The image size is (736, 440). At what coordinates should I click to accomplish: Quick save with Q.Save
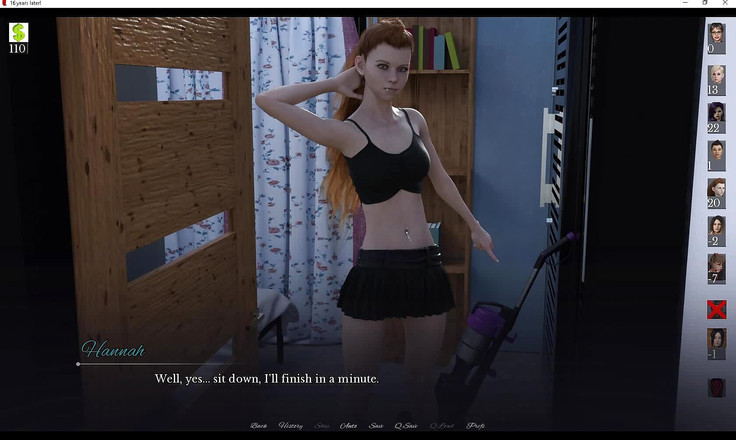pos(406,426)
